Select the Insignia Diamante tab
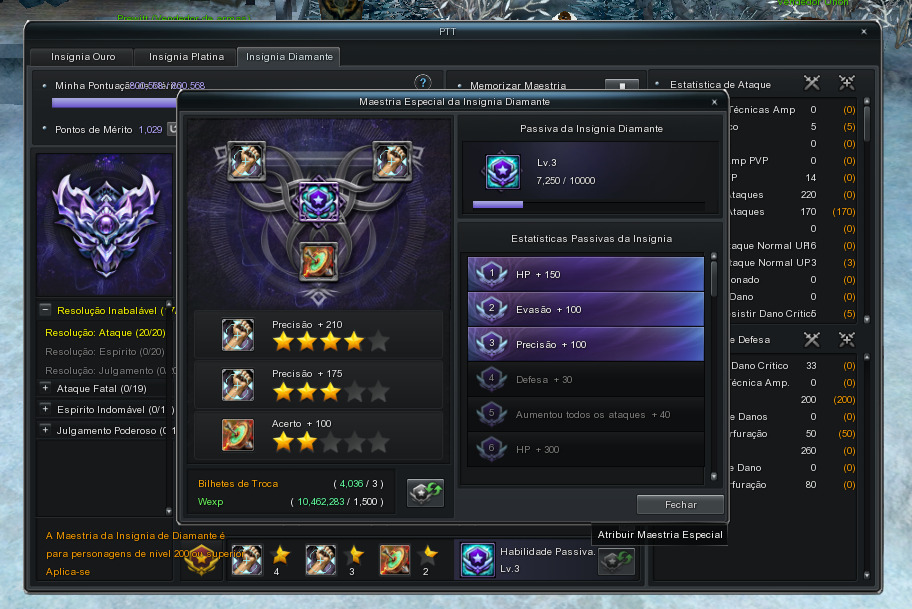This screenshot has width=912, height=609. pos(289,57)
